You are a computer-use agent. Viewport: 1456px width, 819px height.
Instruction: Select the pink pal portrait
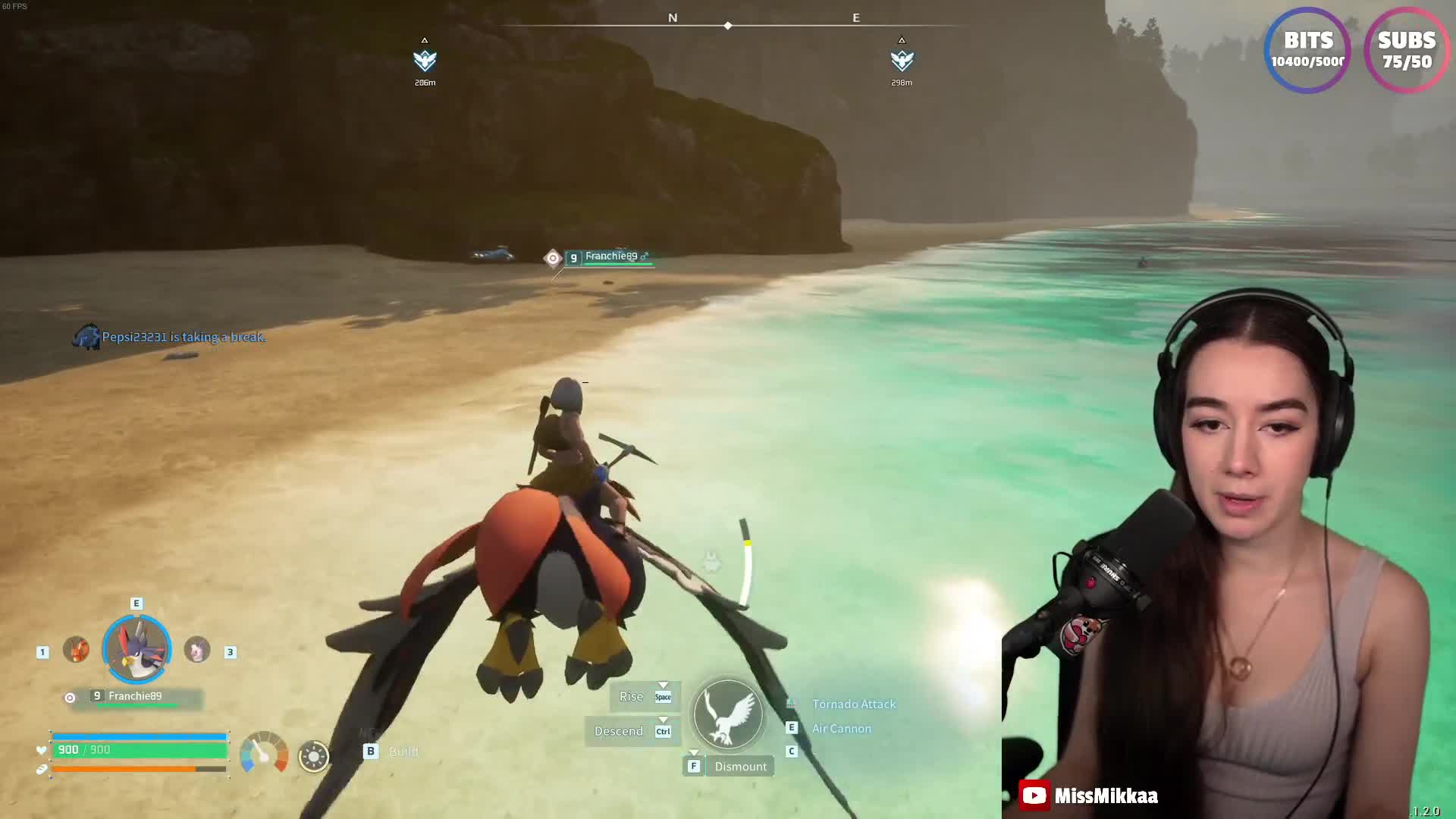tap(197, 650)
